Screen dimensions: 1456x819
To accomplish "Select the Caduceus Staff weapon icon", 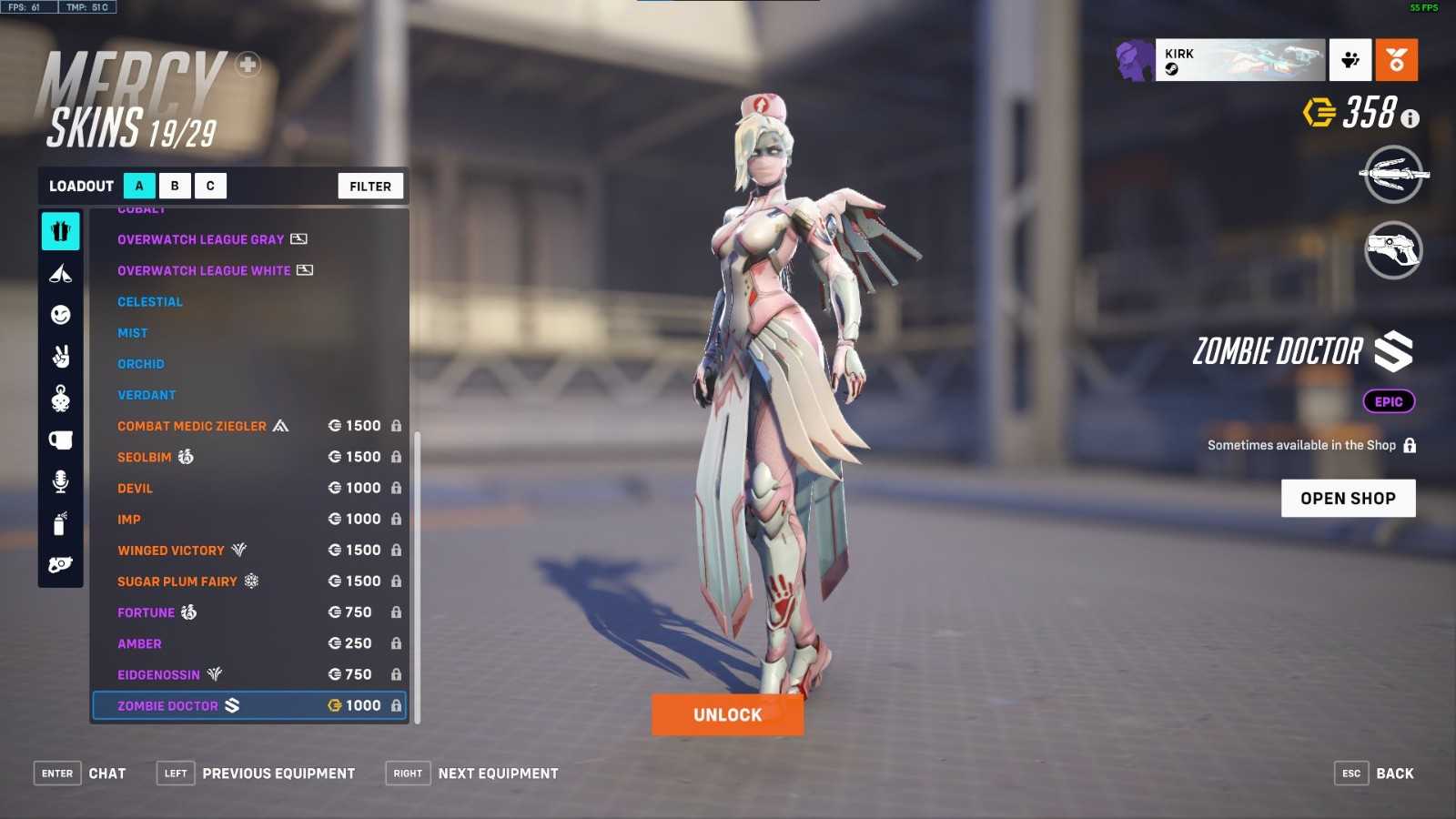I will (x=1392, y=174).
